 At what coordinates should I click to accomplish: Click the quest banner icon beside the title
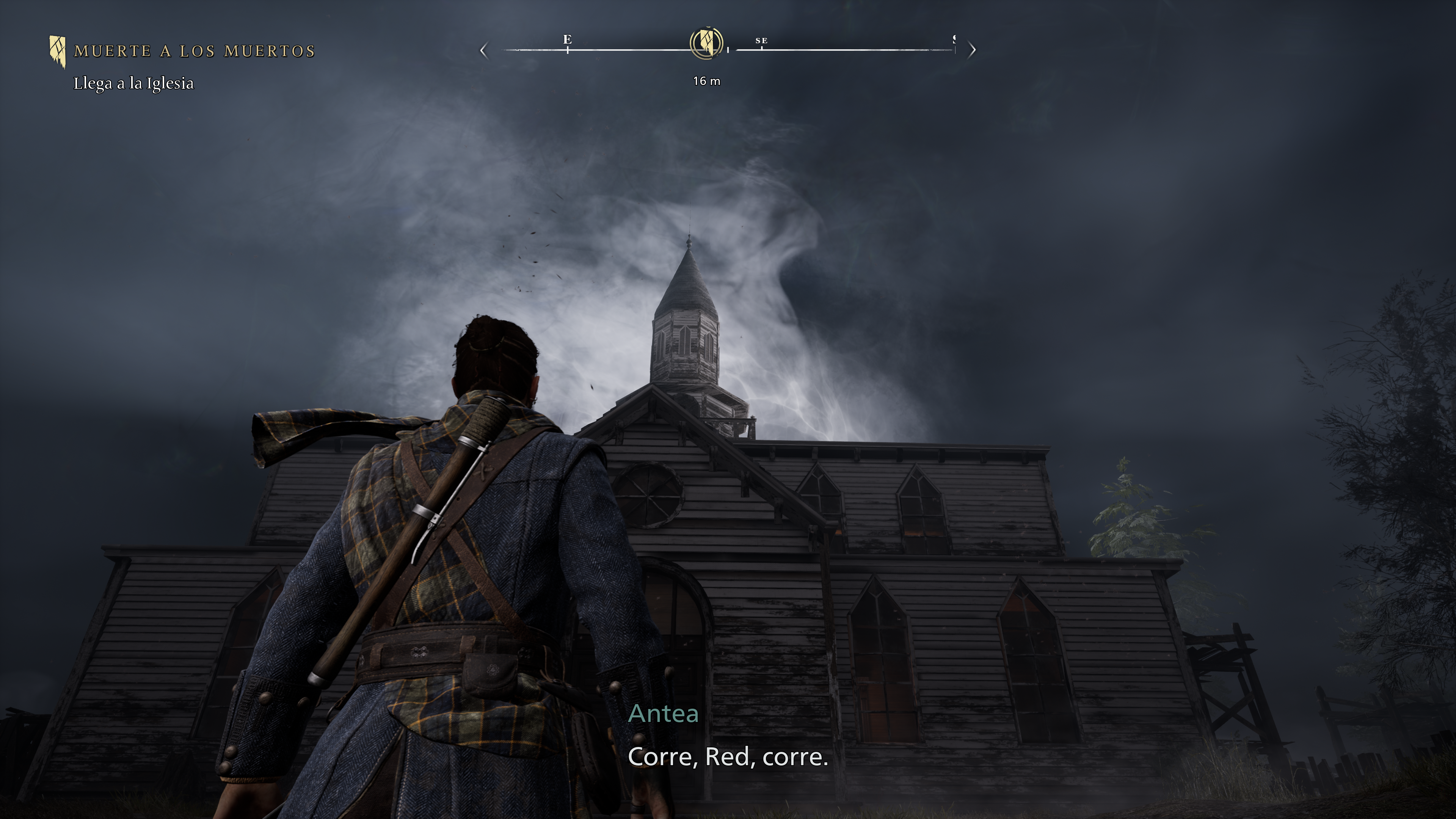57,52
